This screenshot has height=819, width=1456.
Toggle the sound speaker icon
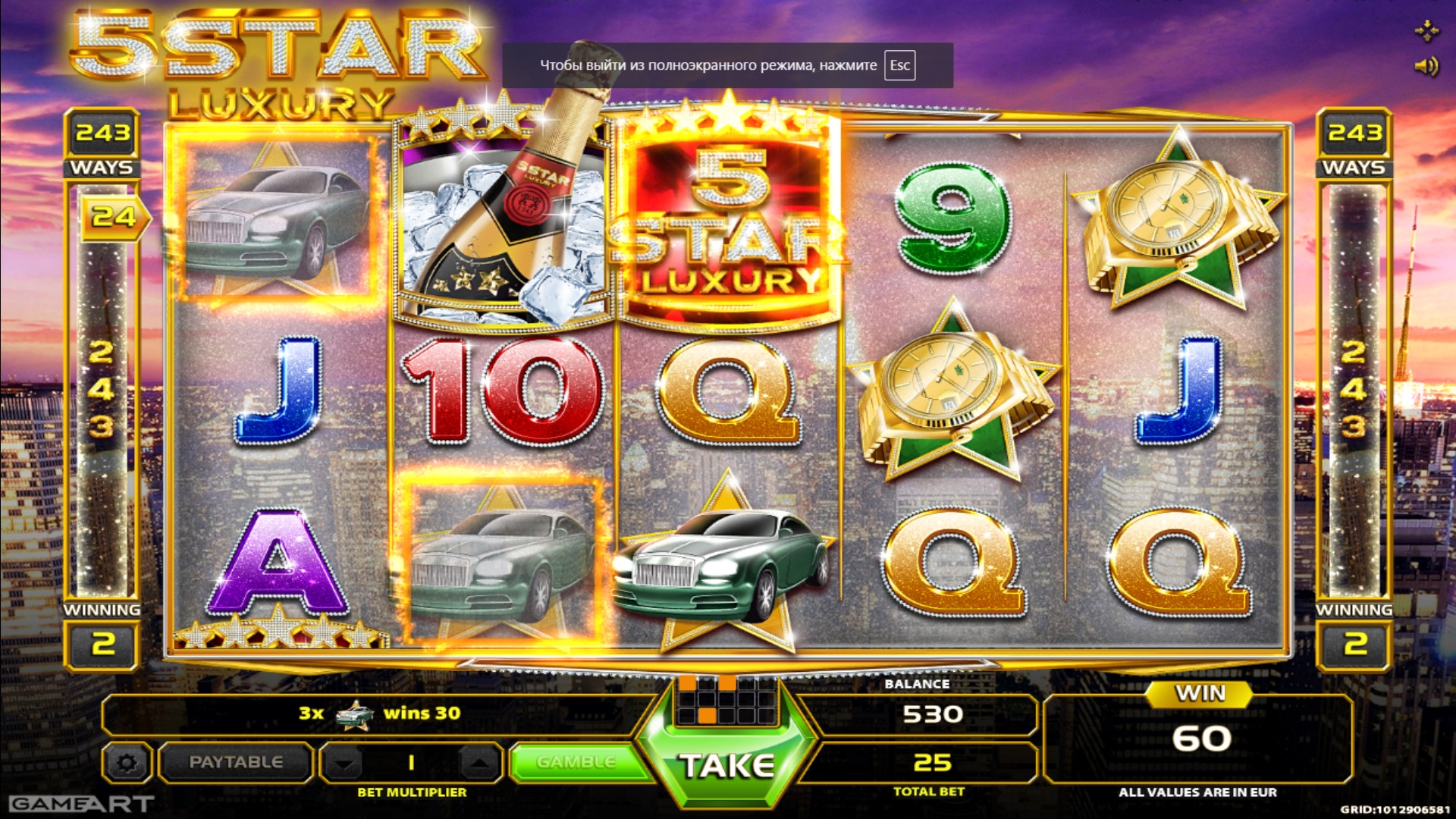[1426, 67]
